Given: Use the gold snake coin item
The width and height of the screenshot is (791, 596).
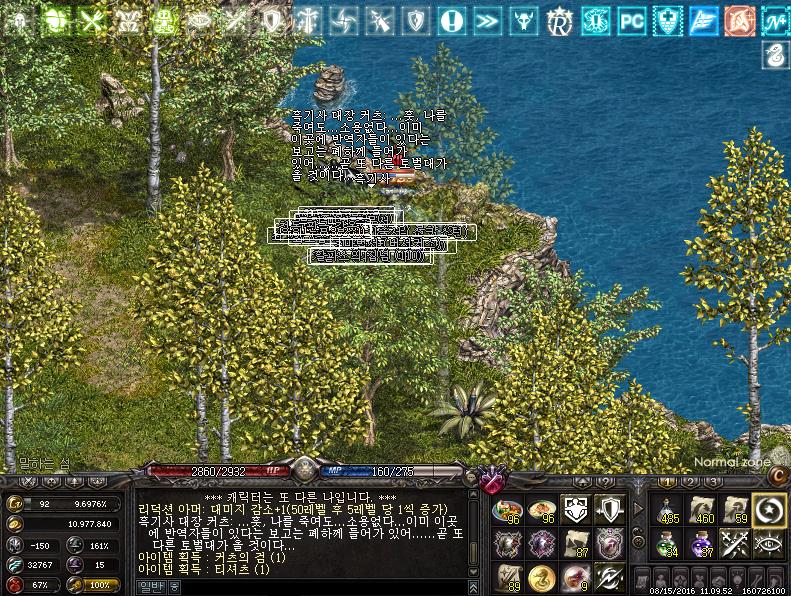Looking at the screenshot, I should pos(541,578).
